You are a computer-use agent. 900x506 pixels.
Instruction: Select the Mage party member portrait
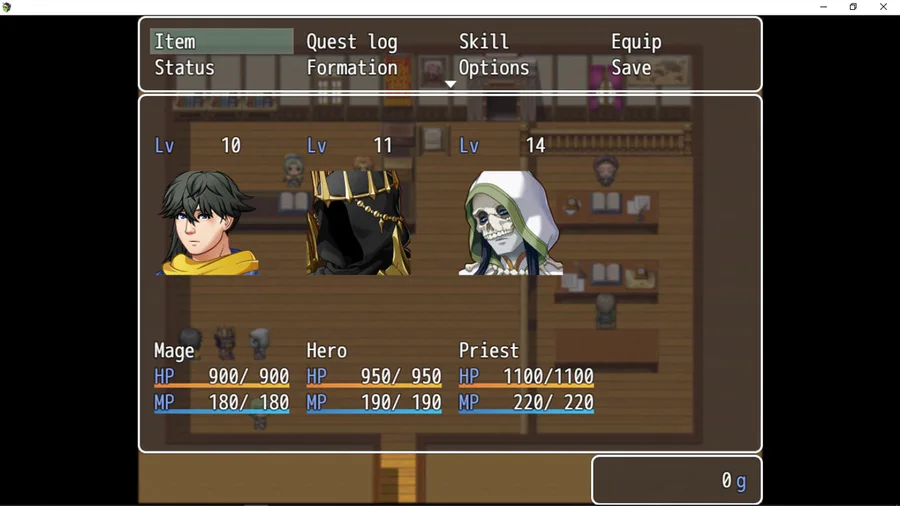(x=207, y=223)
